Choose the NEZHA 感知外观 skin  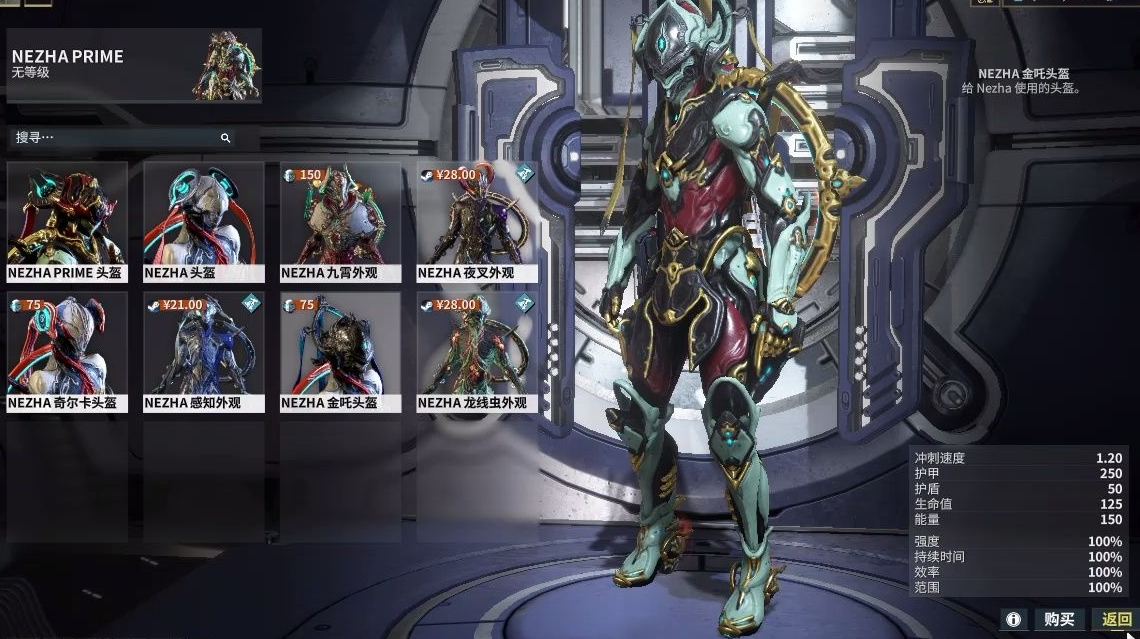tap(204, 352)
